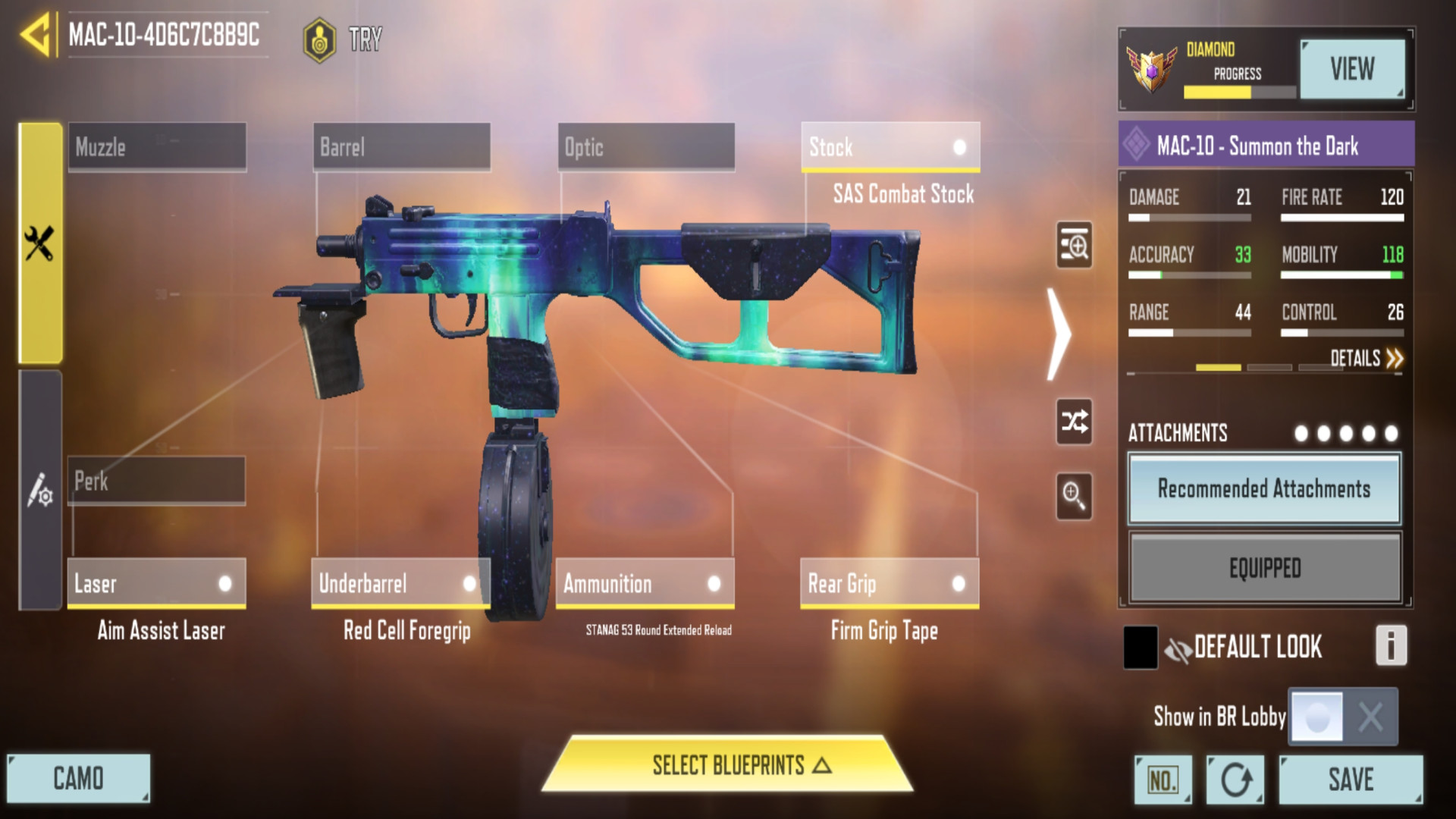Choose the empty Barrel attachment slot

[x=401, y=147]
